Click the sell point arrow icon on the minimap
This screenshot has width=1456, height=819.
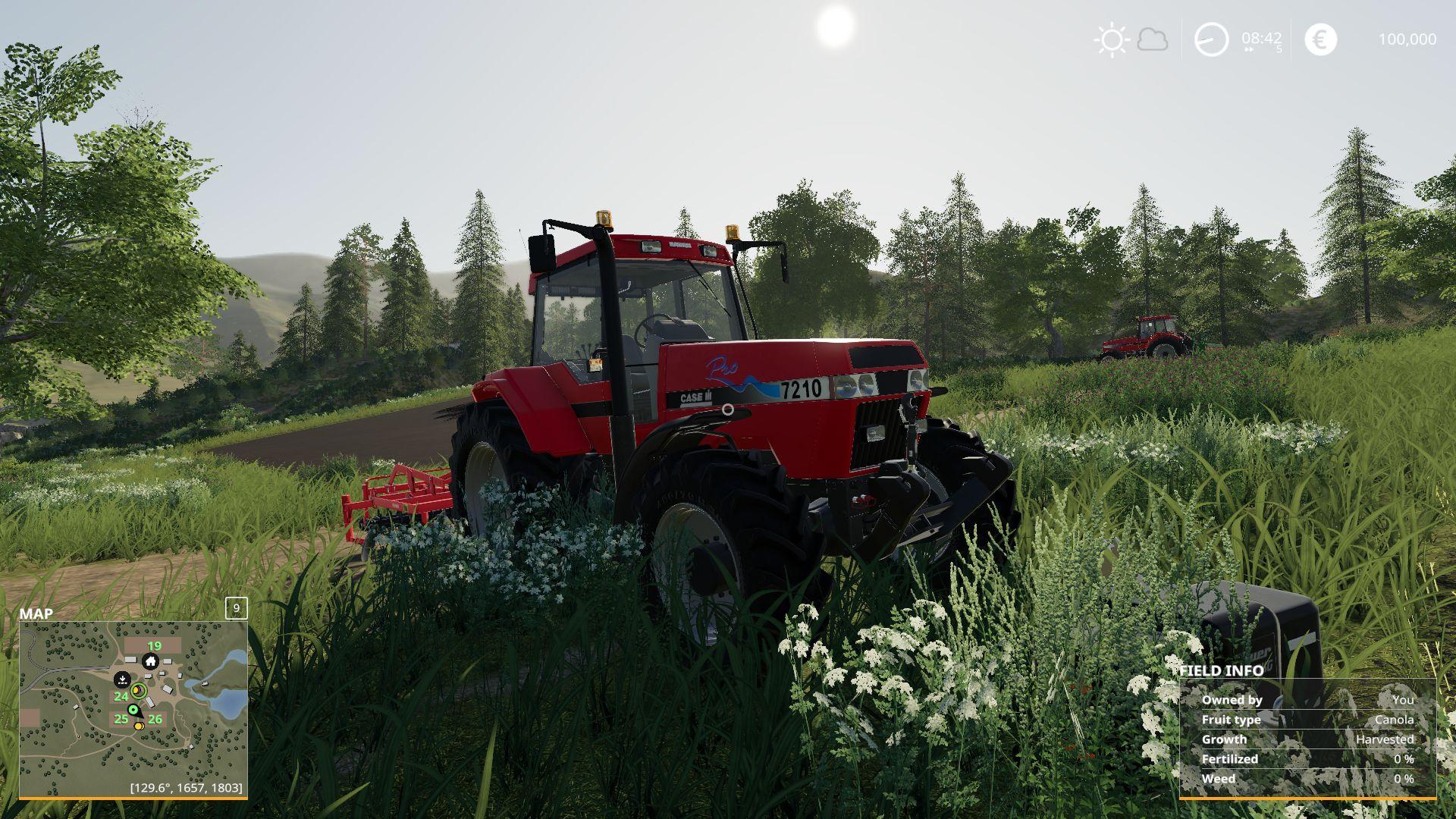[x=122, y=679]
